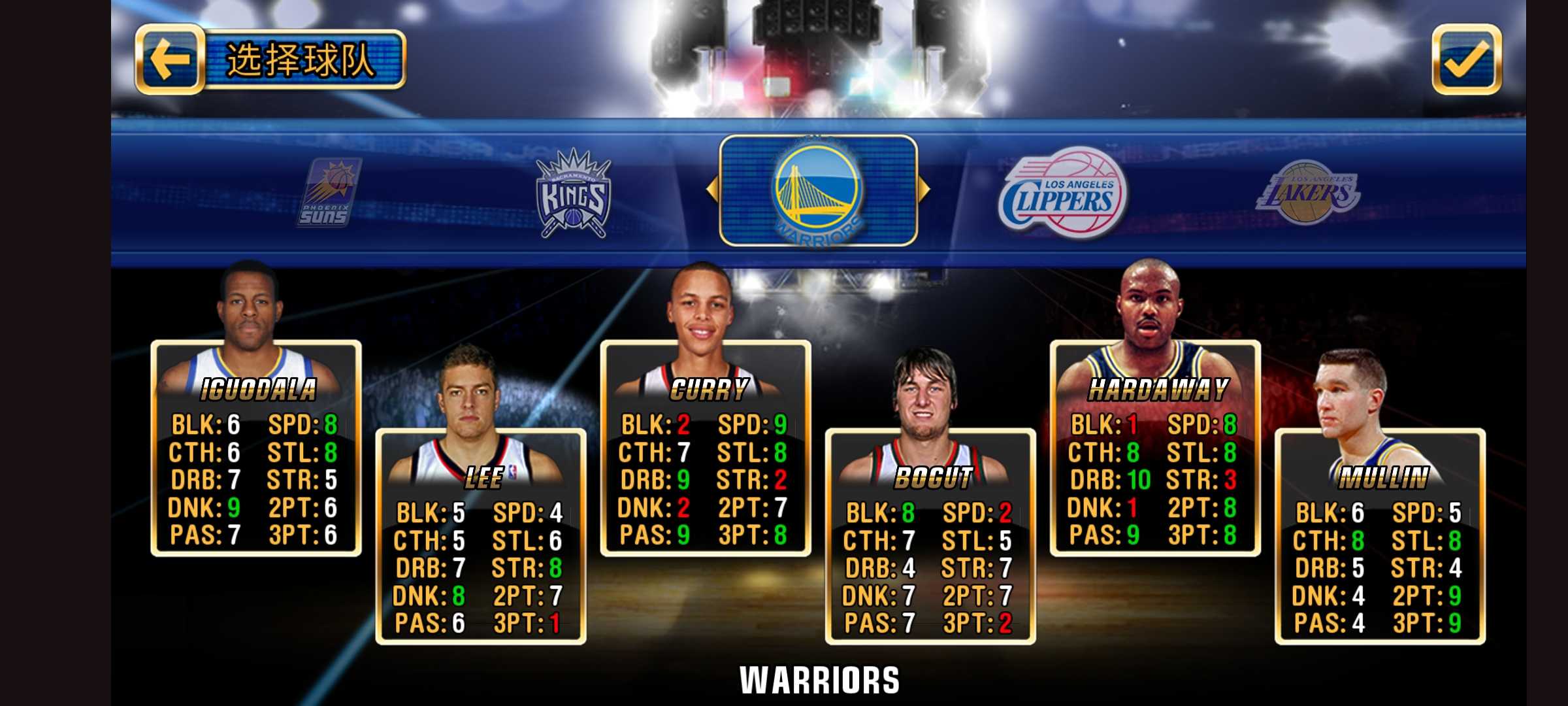The image size is (1568, 706).
Task: Switch to the Los Angeles Clippers
Action: (1063, 193)
